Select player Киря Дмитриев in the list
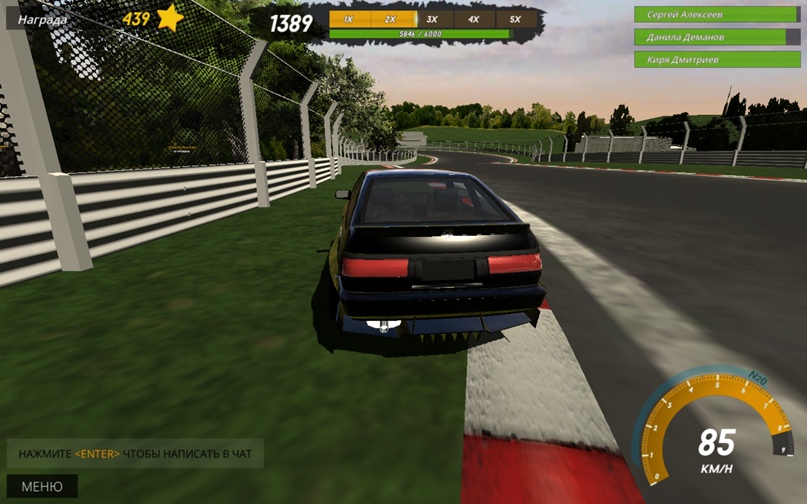Viewport: 807px width, 504px height. coord(717,60)
